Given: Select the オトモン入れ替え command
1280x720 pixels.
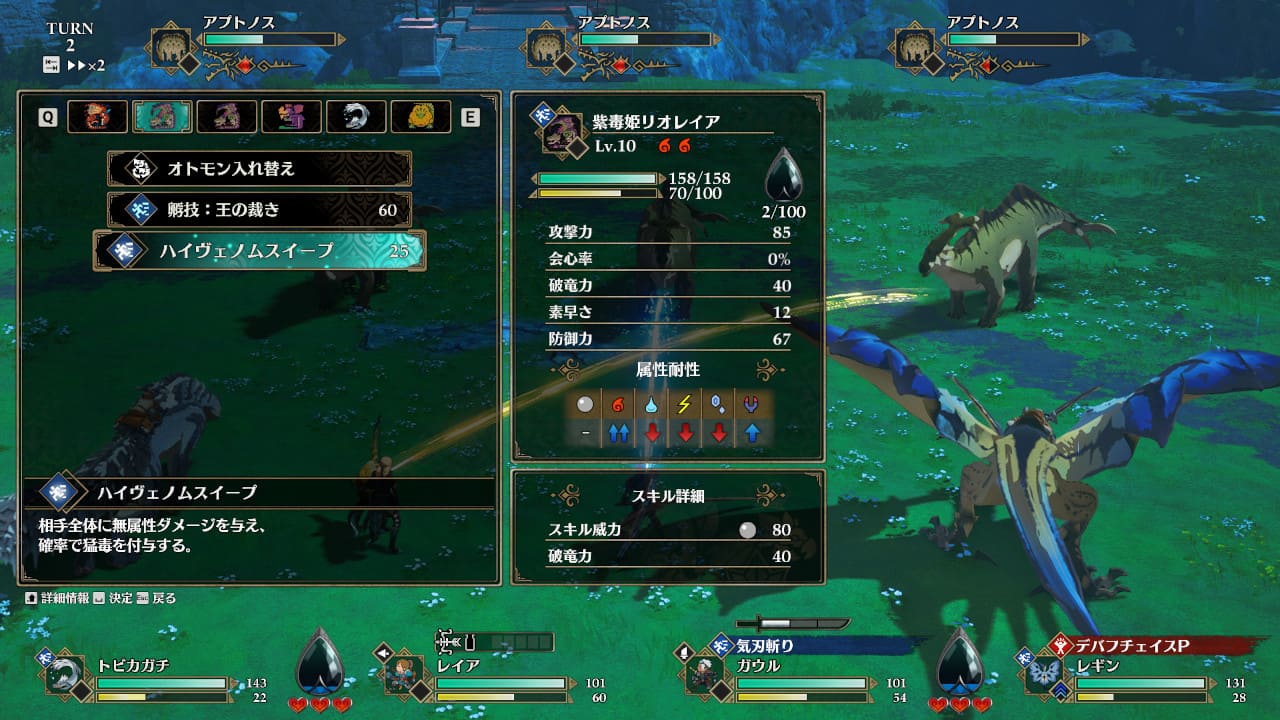Looking at the screenshot, I should click(x=259, y=168).
